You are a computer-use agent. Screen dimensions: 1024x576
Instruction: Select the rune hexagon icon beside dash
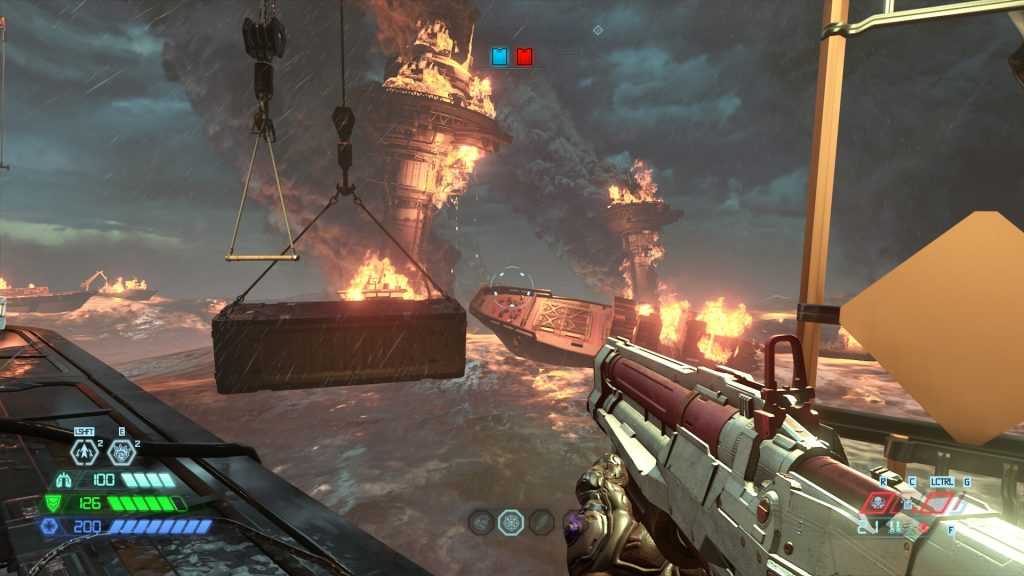[122, 452]
